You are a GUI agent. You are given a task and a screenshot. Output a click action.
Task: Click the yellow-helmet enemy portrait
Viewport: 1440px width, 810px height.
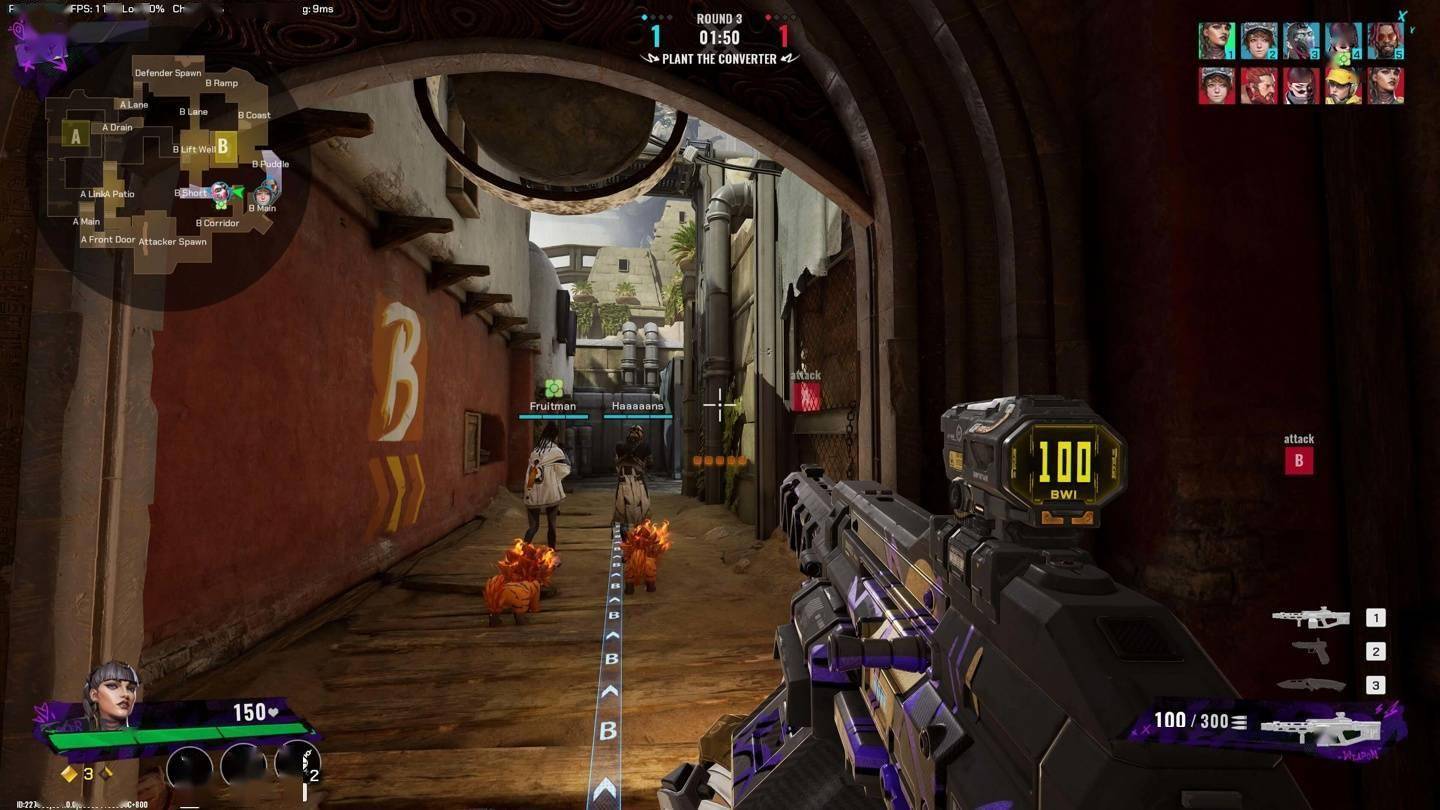pyautogui.click(x=1343, y=86)
